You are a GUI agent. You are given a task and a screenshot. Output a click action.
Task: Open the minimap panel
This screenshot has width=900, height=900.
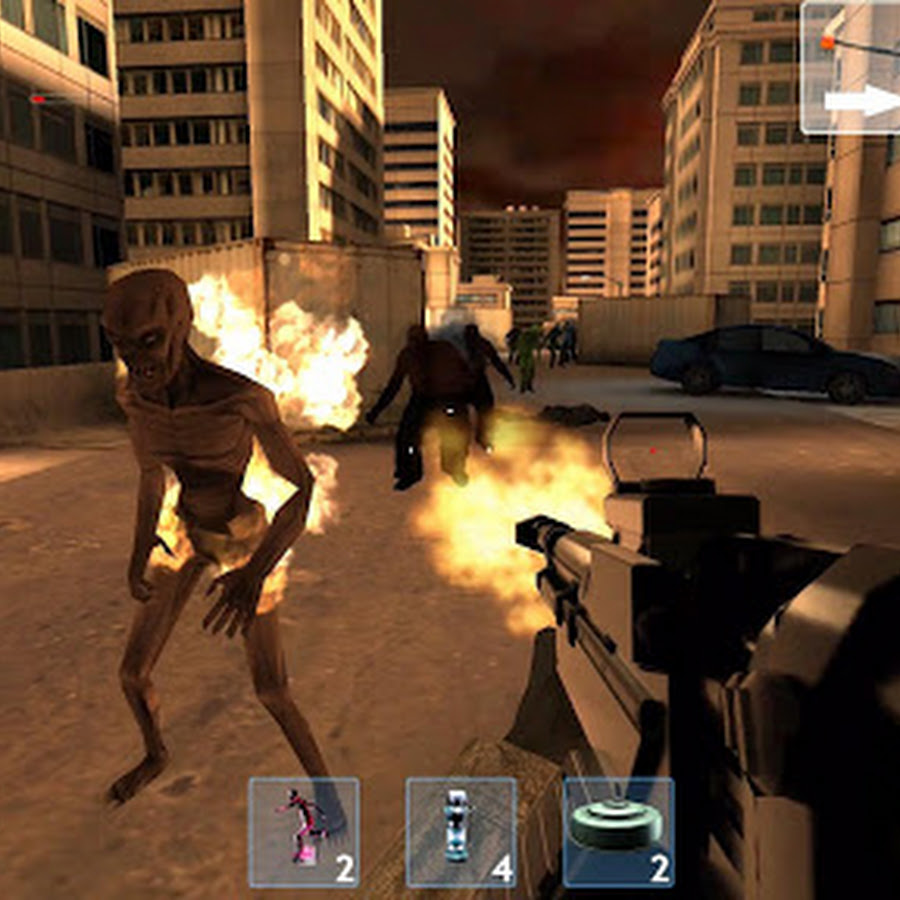(x=851, y=66)
